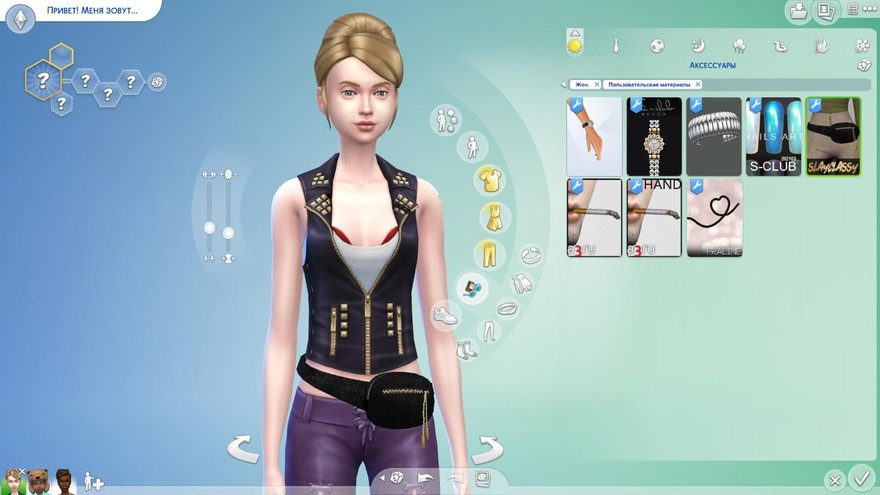Open the formal outfit necktie category
This screenshot has height=495, width=880.
click(616, 45)
